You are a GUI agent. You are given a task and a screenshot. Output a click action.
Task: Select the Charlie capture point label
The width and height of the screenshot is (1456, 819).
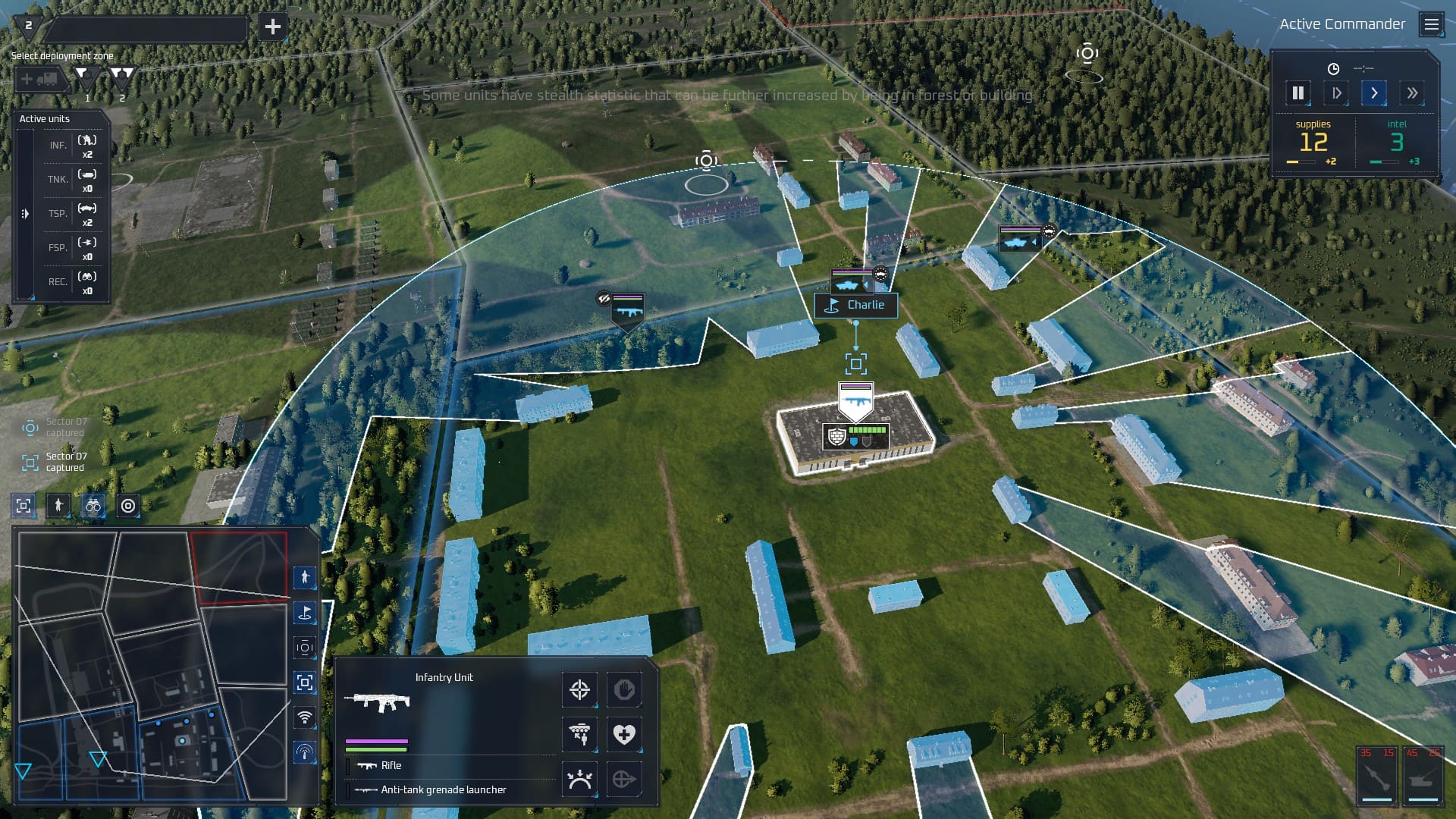(x=856, y=305)
